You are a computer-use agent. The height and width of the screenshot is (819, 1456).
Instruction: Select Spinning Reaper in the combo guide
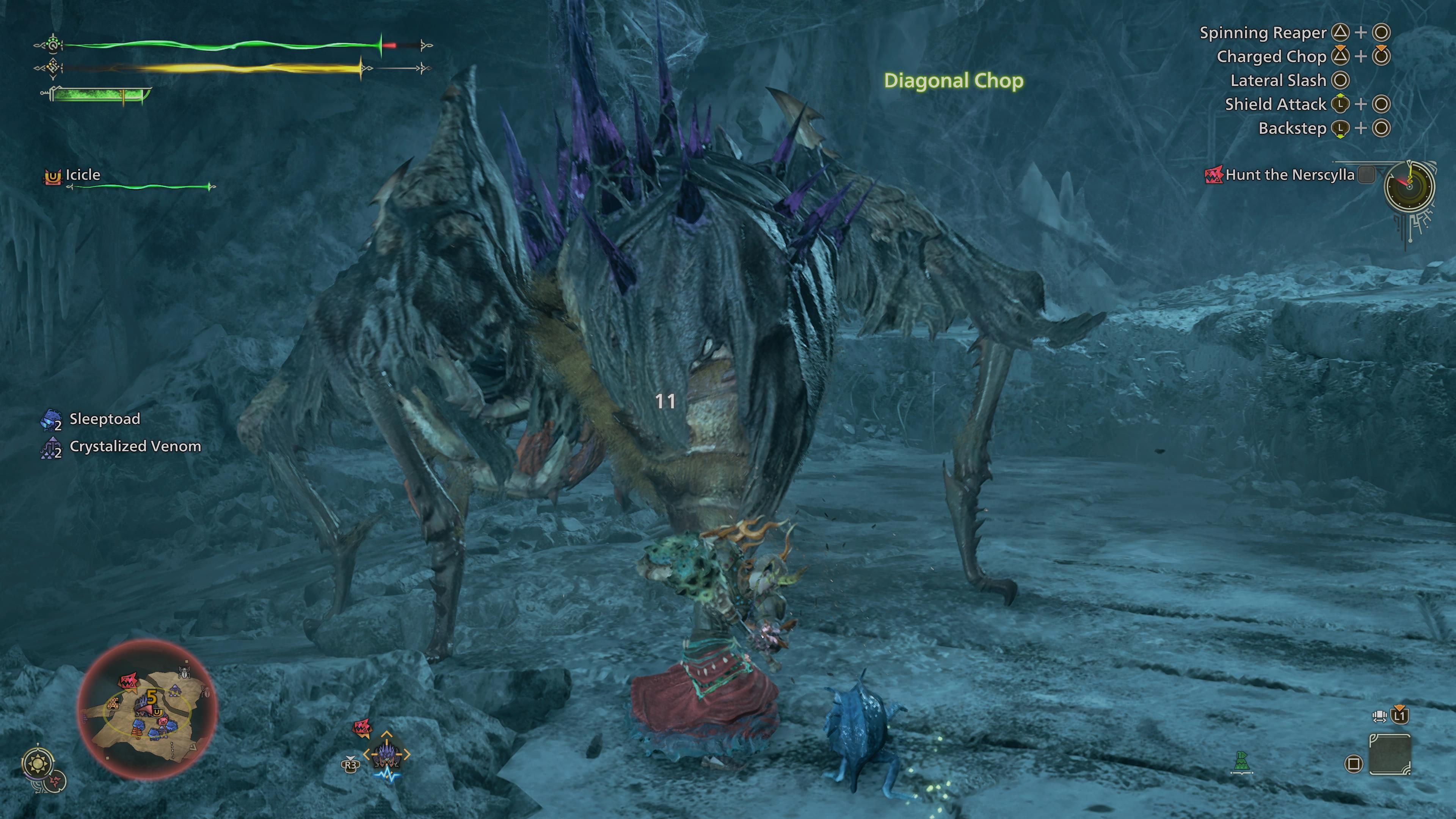tap(1263, 33)
